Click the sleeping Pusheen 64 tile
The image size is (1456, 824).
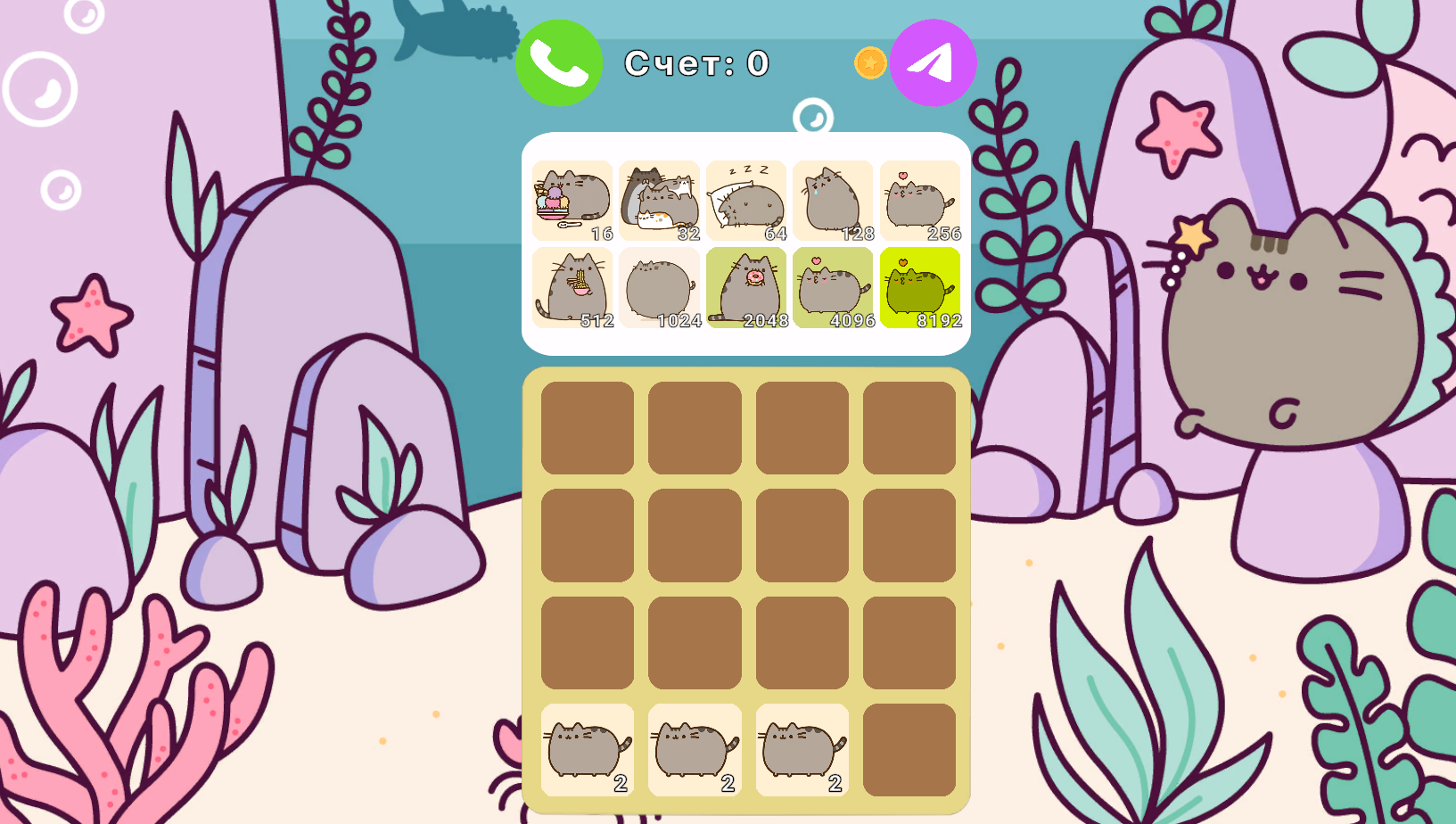click(745, 198)
